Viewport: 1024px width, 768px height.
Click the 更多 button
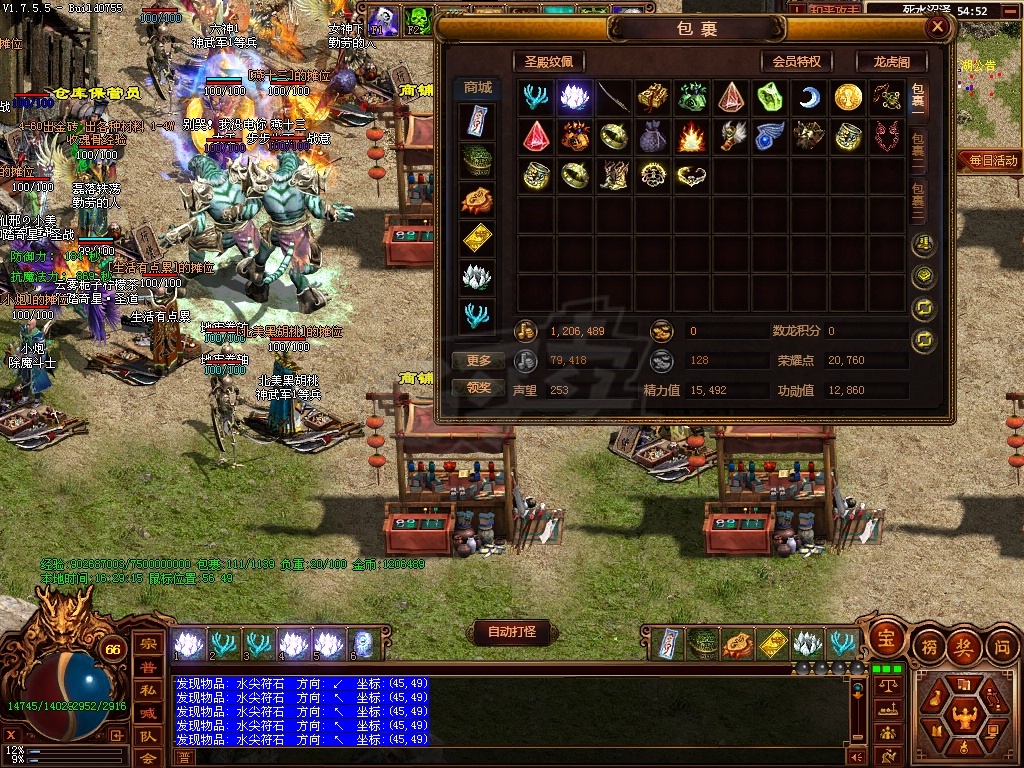tap(478, 360)
